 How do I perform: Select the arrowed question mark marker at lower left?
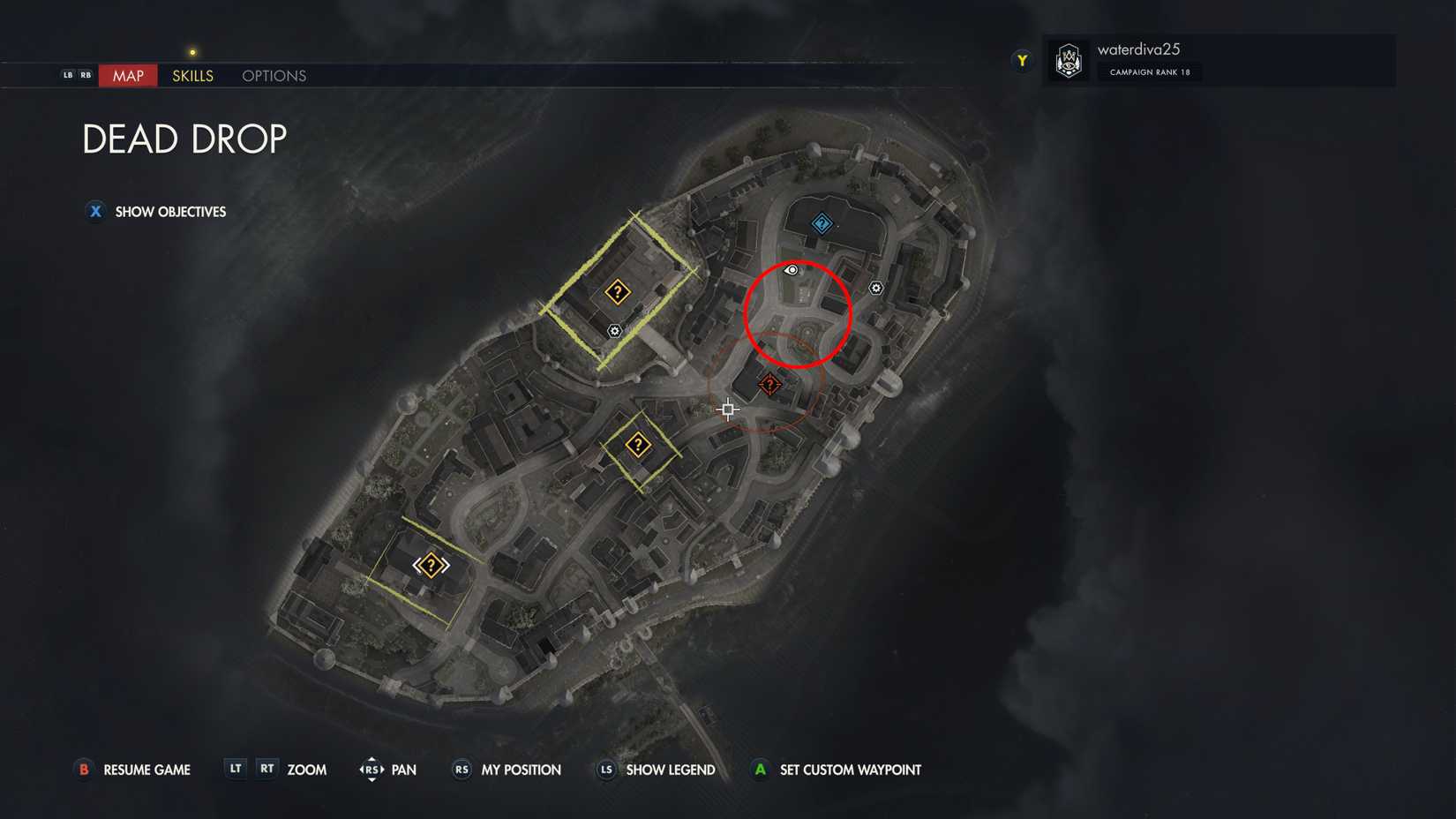tap(430, 564)
